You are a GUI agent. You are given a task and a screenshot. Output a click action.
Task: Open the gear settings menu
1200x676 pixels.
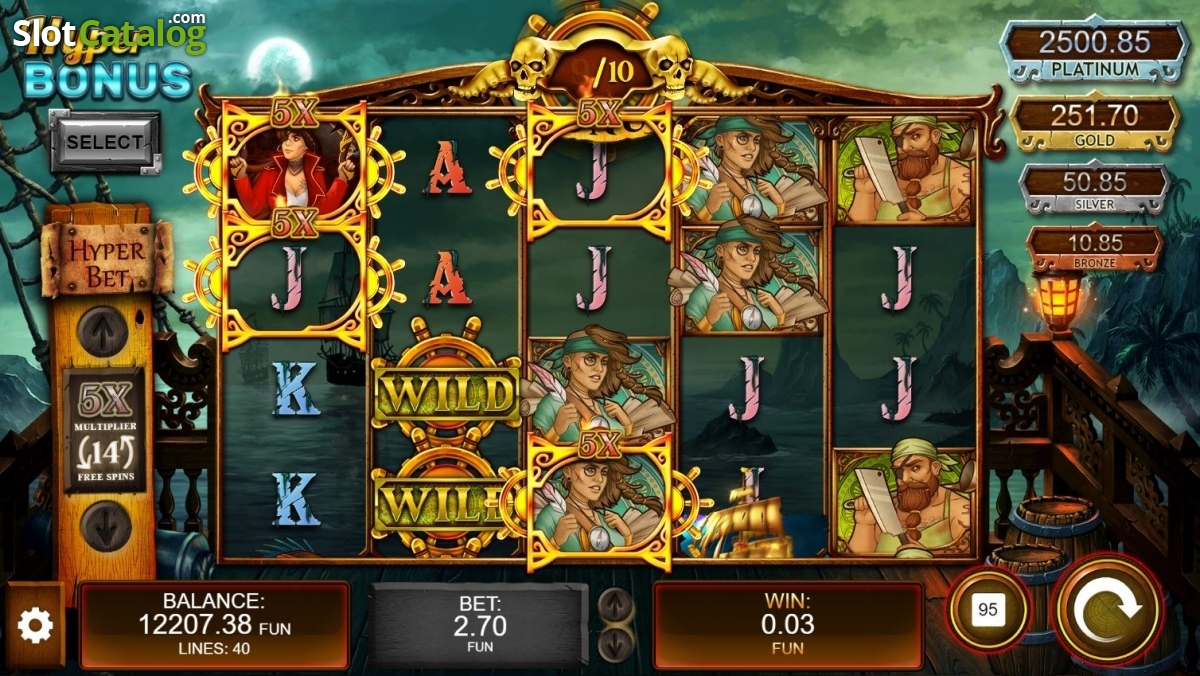35,626
